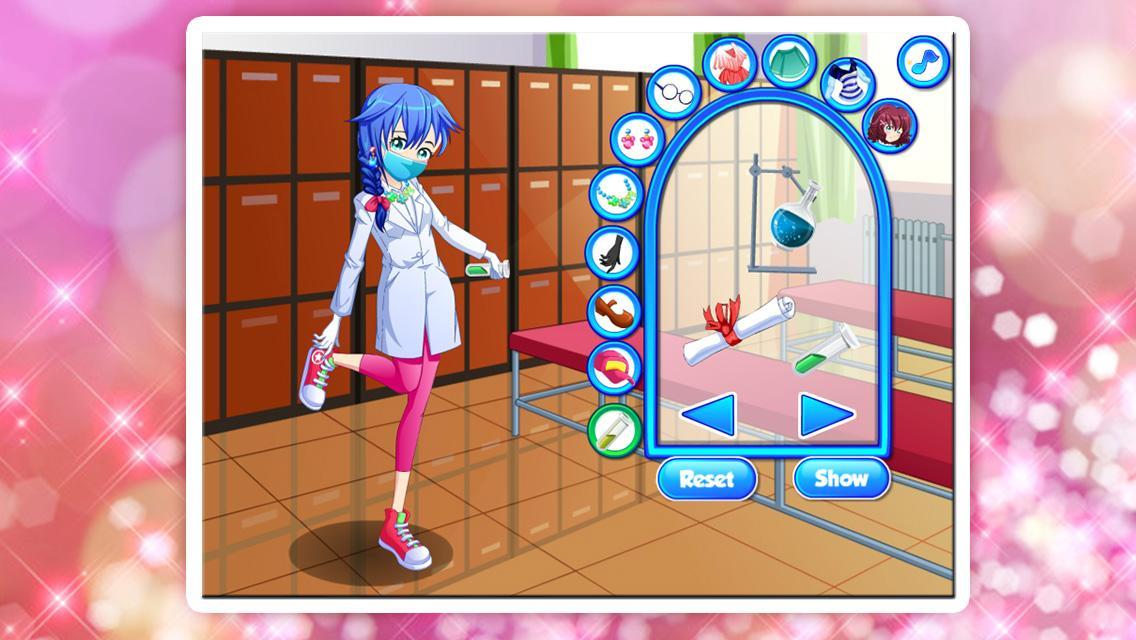Click the Show button

click(x=841, y=478)
